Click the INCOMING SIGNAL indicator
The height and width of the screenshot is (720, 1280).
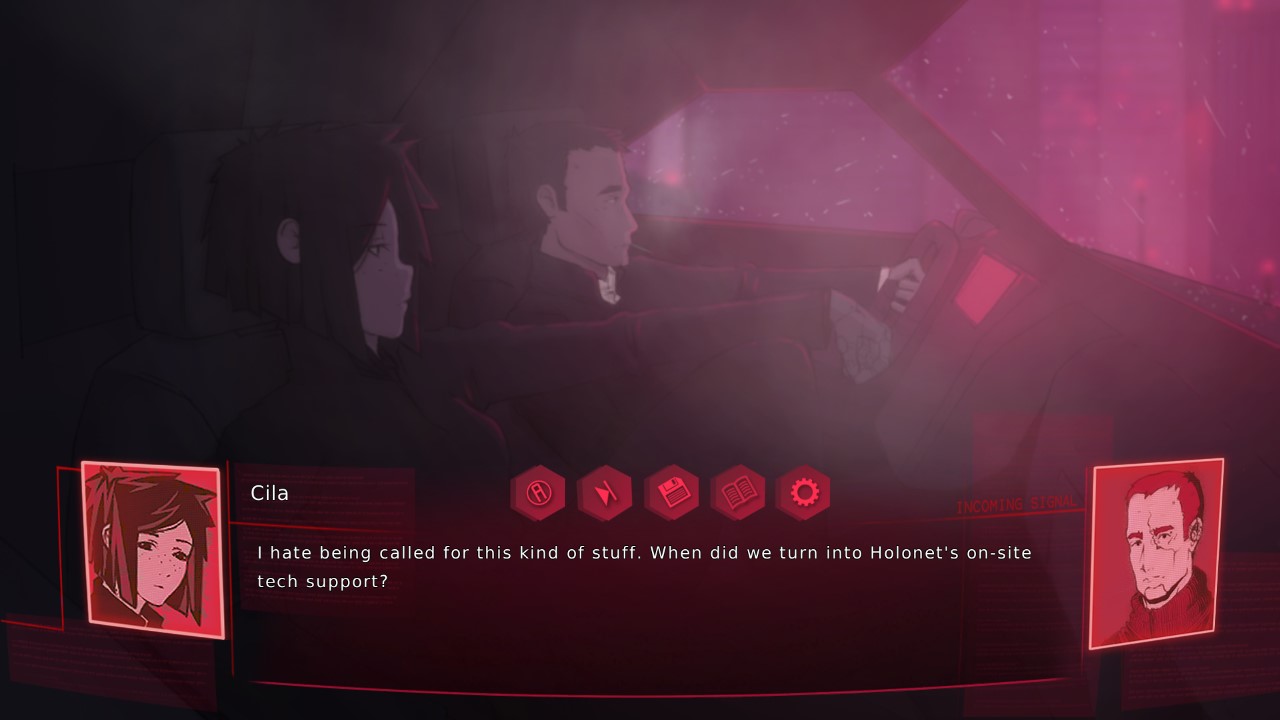click(1016, 503)
